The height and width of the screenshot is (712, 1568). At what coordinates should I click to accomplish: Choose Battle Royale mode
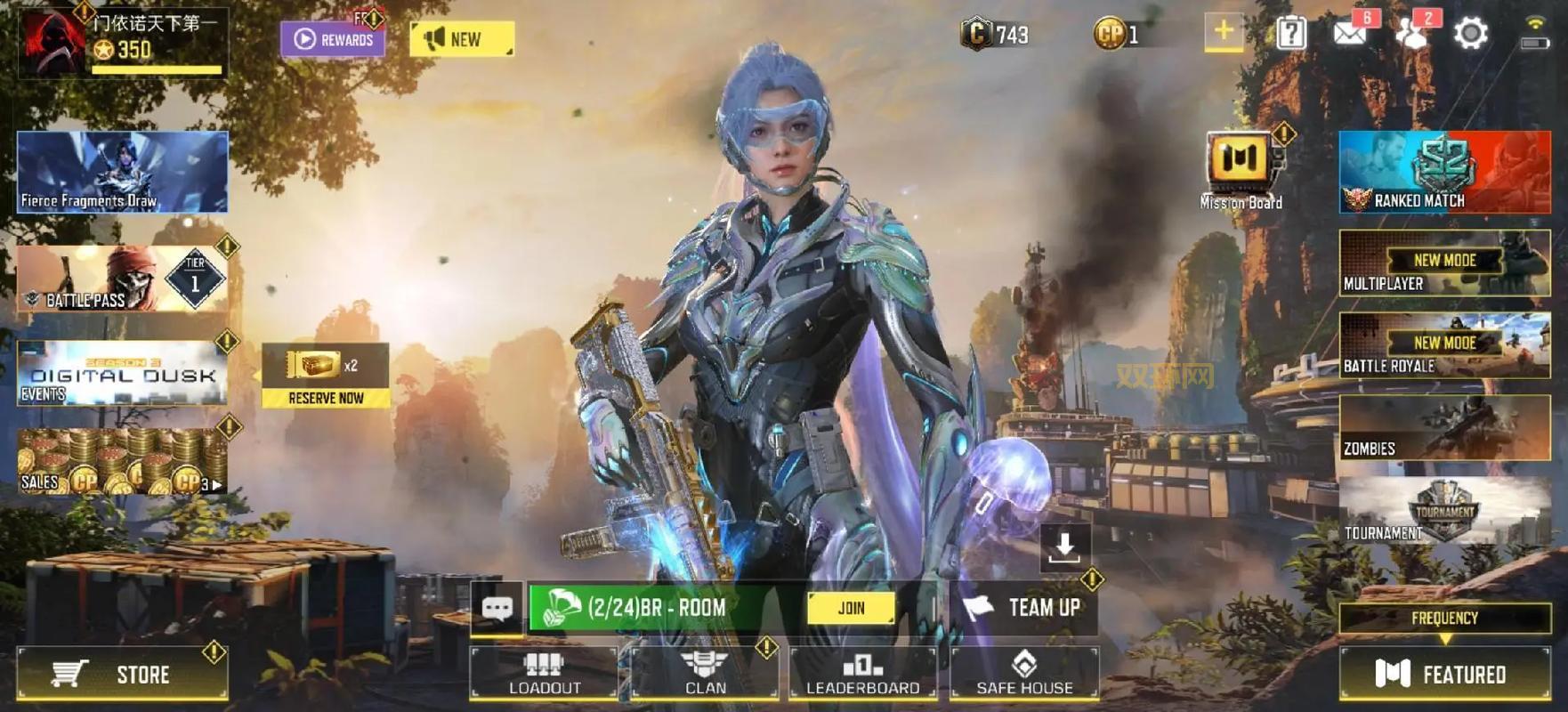click(1444, 345)
